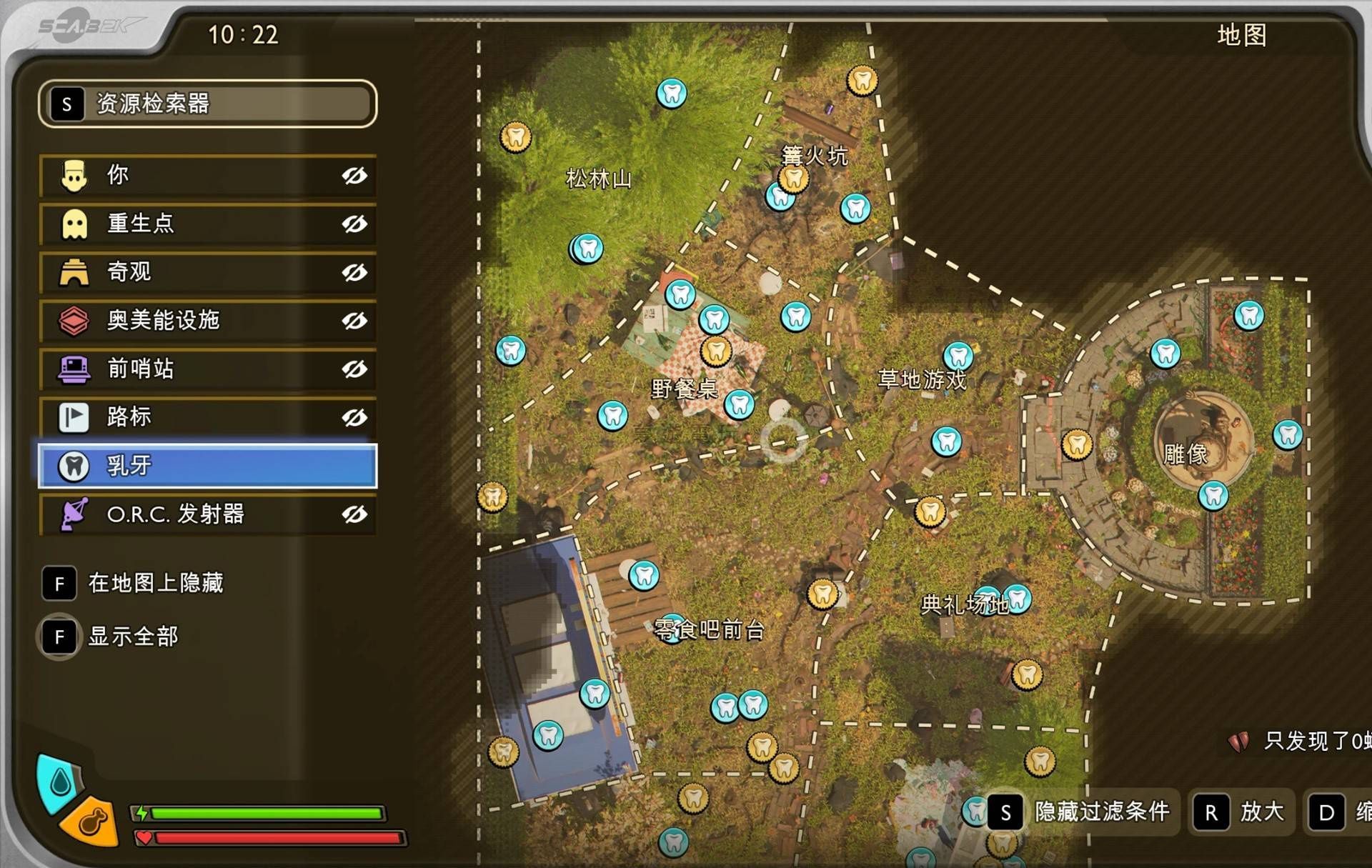
Task: Toggle visibility eye for O.R.C. 发射器
Action: pos(354,514)
